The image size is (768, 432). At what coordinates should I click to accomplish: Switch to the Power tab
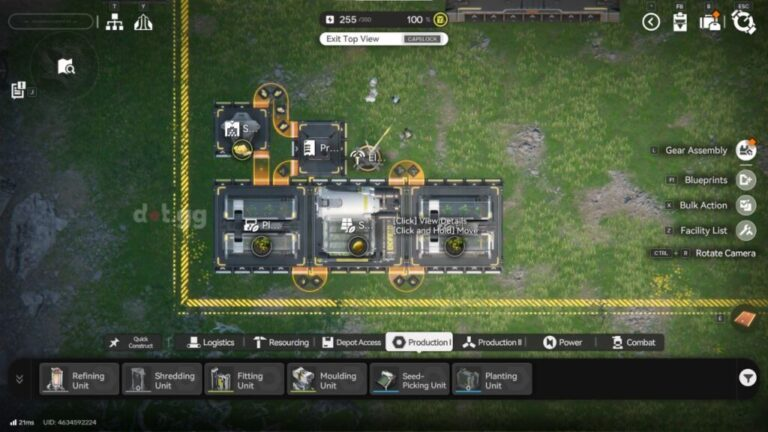click(x=562, y=342)
